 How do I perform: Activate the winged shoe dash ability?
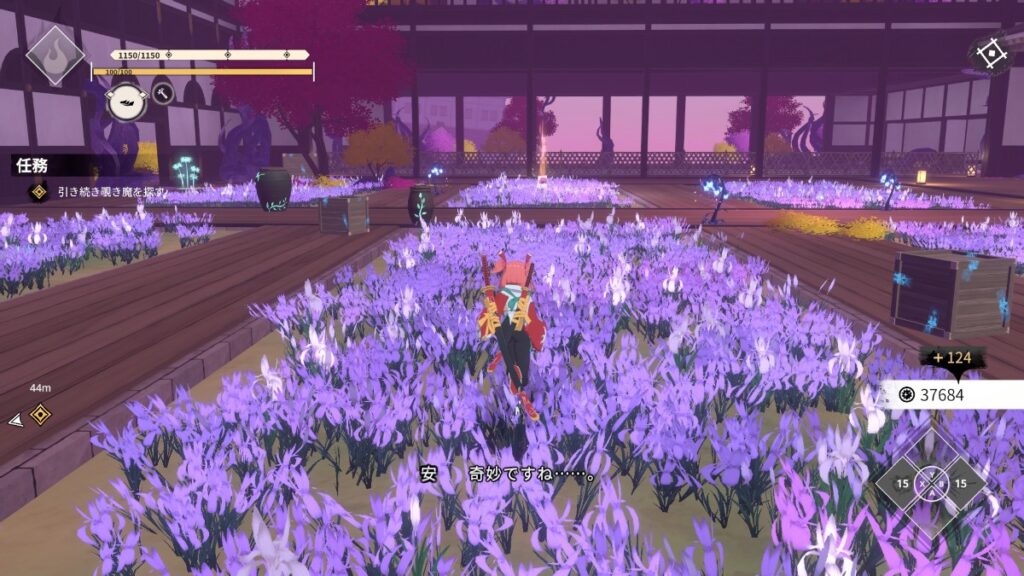coord(126,102)
